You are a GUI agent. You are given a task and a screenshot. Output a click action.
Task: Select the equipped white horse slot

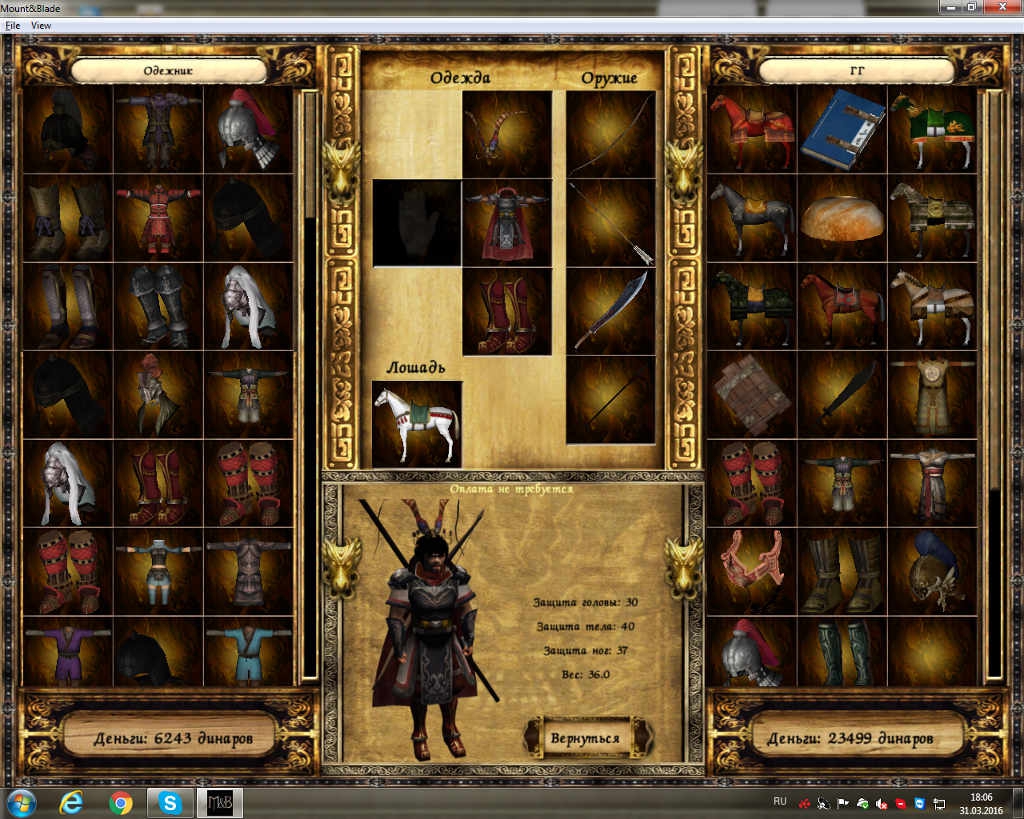(417, 424)
